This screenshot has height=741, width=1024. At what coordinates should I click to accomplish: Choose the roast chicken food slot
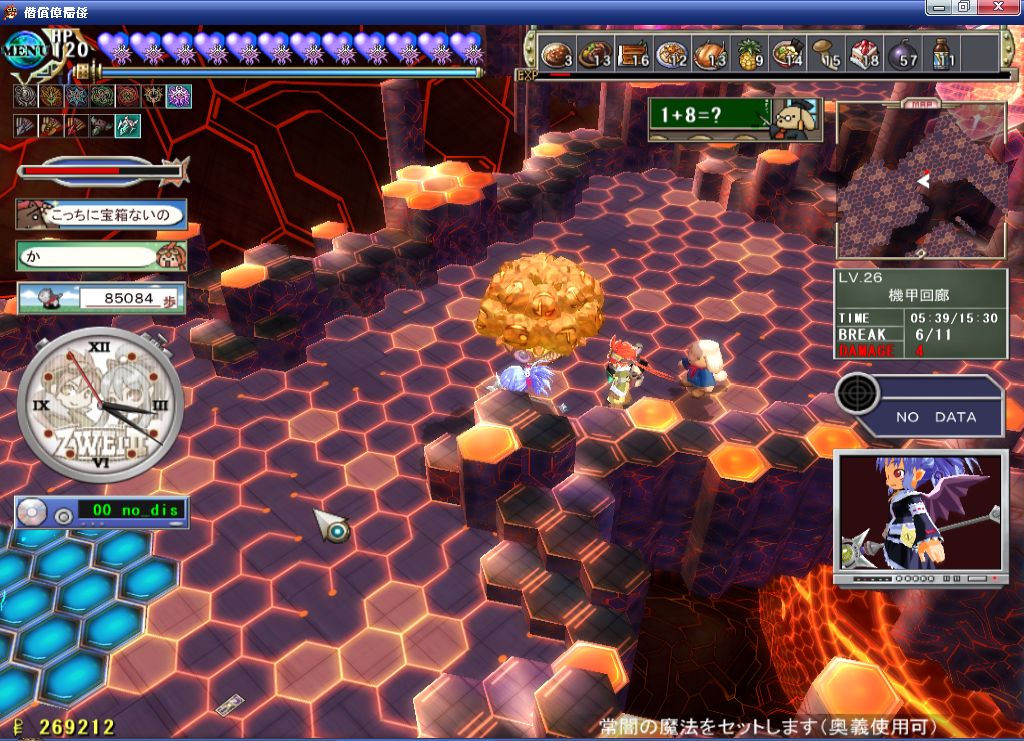pos(710,53)
